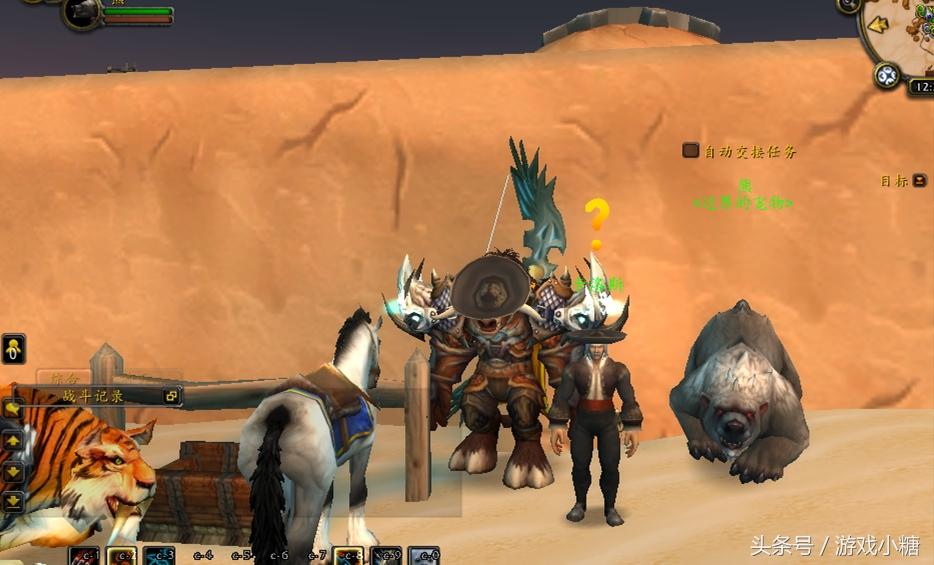
Task: Select the 战斗记录 chat tab
Action: tap(94, 396)
